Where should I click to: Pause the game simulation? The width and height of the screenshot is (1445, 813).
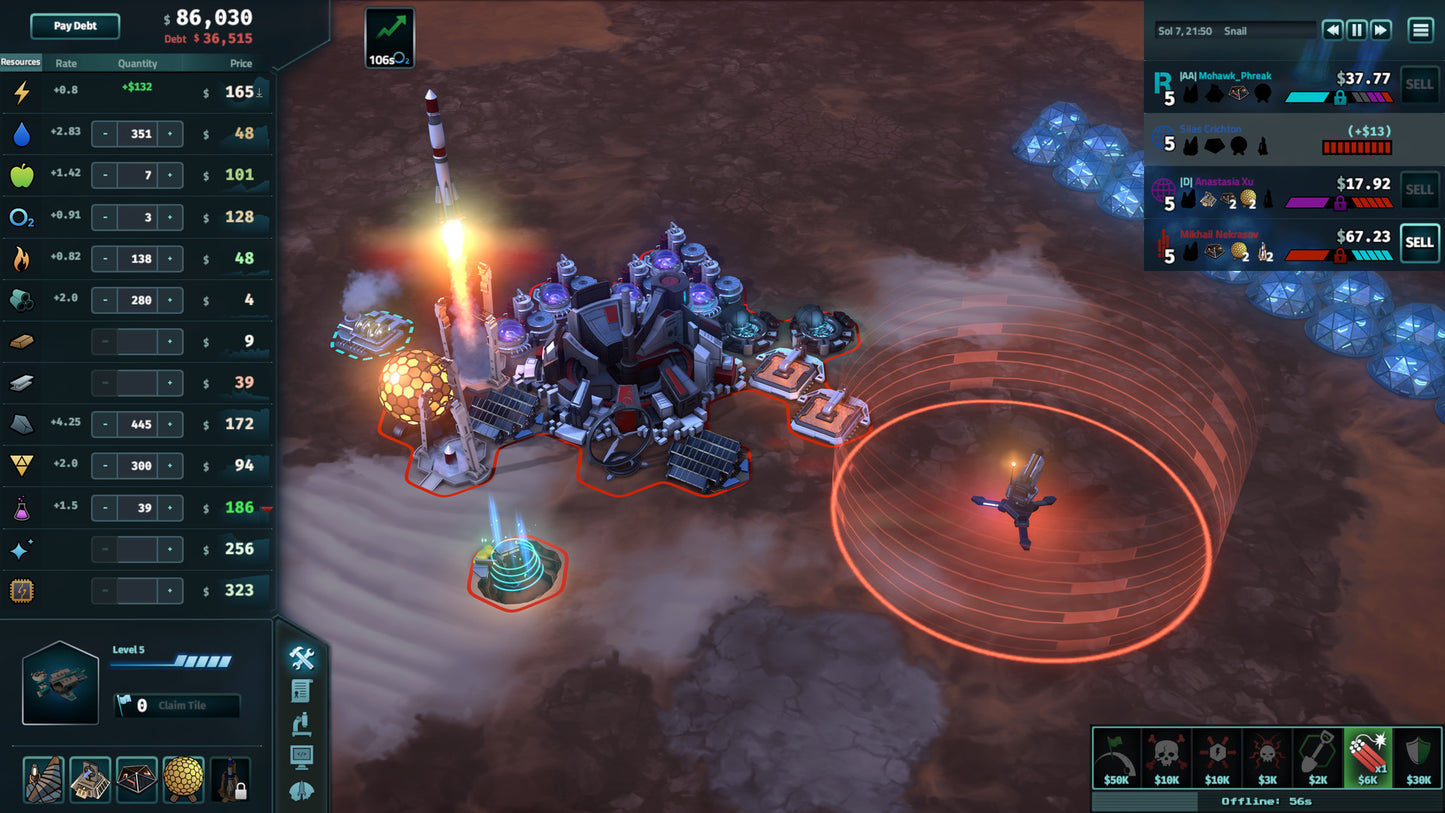1356,30
